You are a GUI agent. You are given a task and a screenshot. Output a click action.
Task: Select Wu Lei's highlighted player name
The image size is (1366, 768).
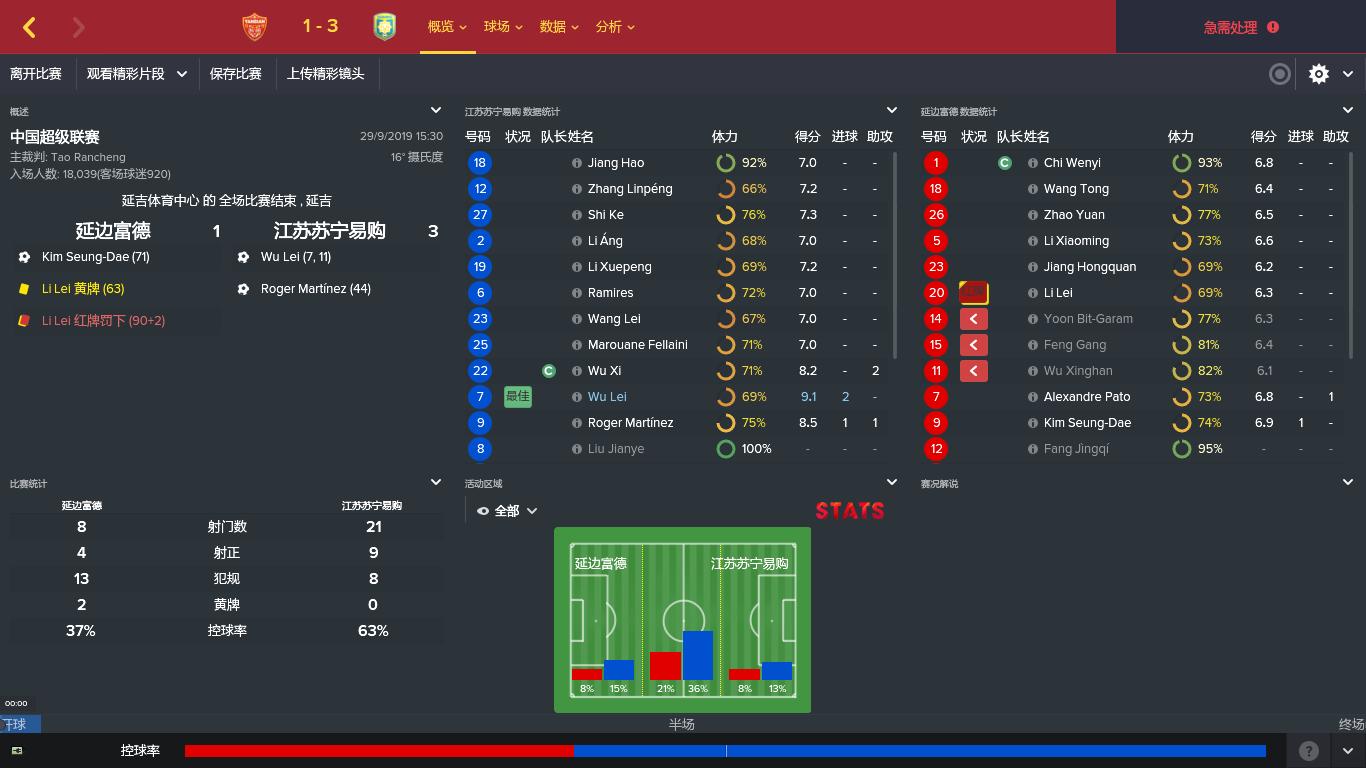(x=606, y=396)
